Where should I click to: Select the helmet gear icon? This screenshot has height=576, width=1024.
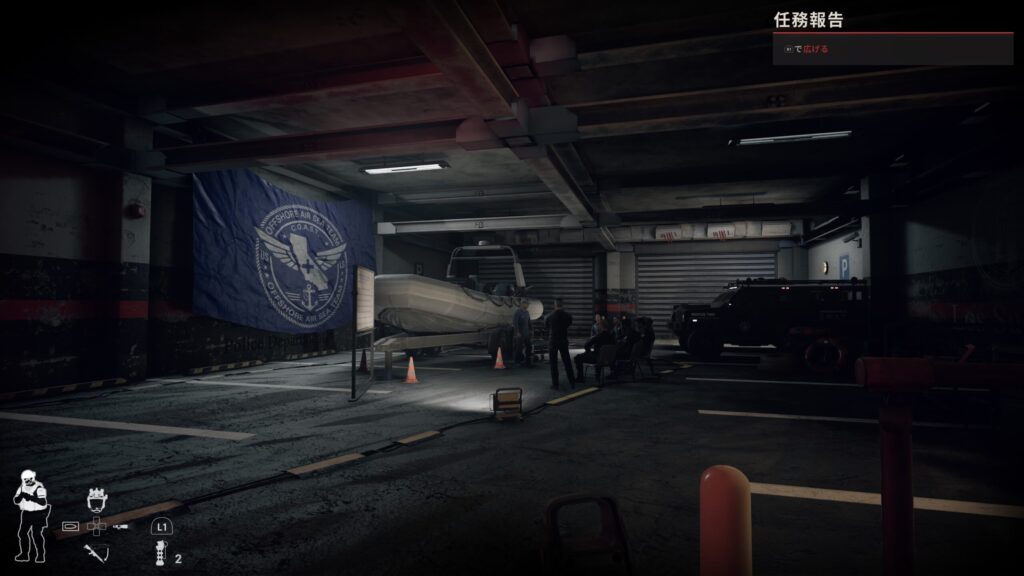point(97,499)
